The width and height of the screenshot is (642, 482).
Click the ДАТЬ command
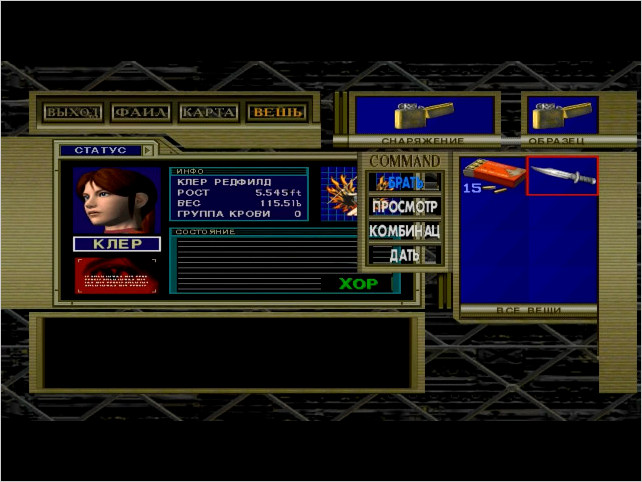[x=405, y=255]
